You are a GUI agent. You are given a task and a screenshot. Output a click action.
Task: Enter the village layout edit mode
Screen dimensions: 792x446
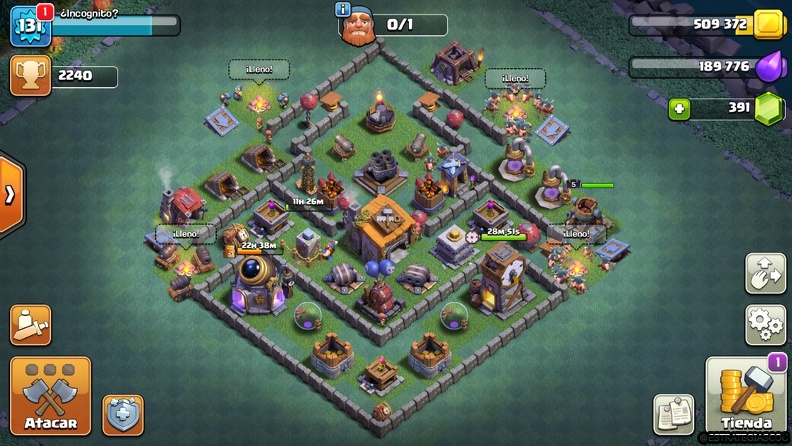pos(765,274)
